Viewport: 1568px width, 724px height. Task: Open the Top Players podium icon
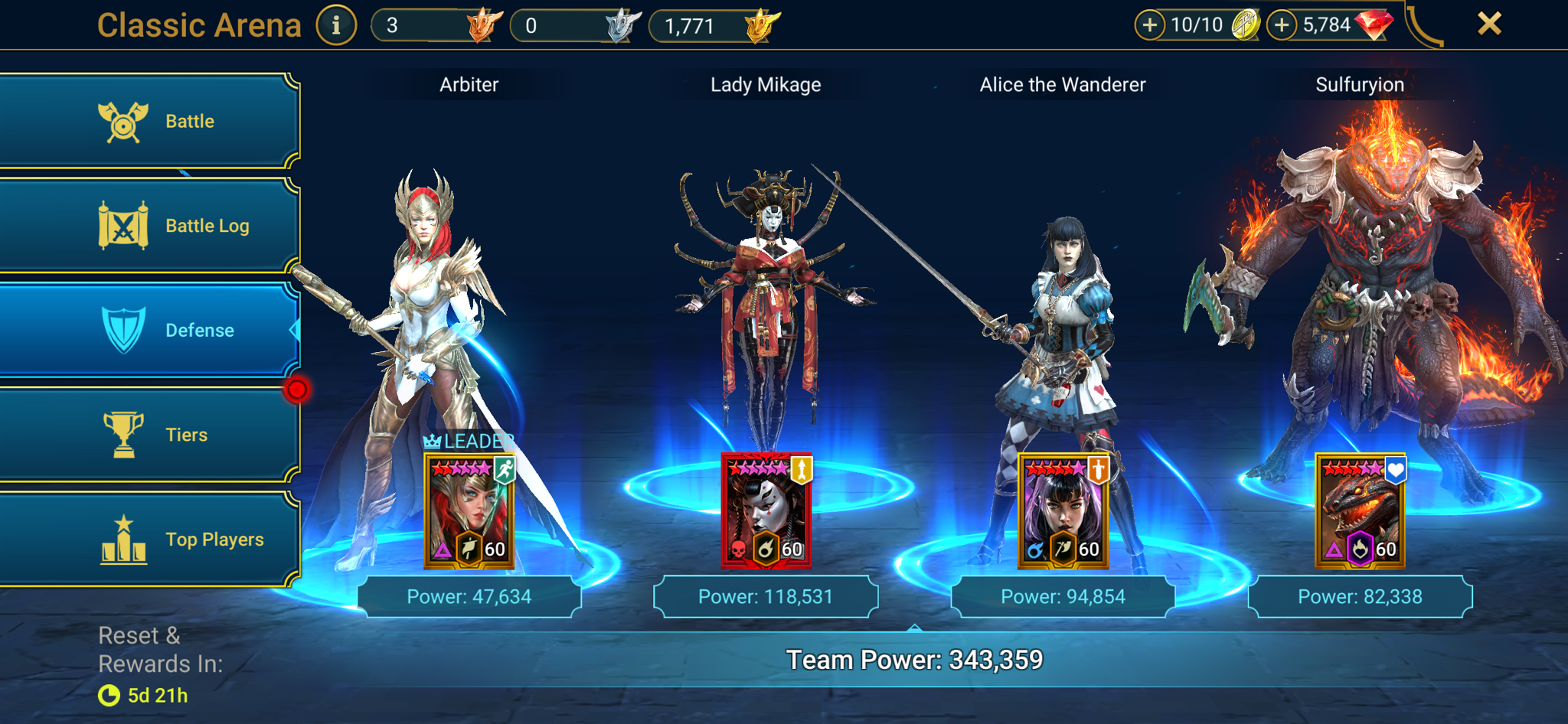tap(125, 539)
